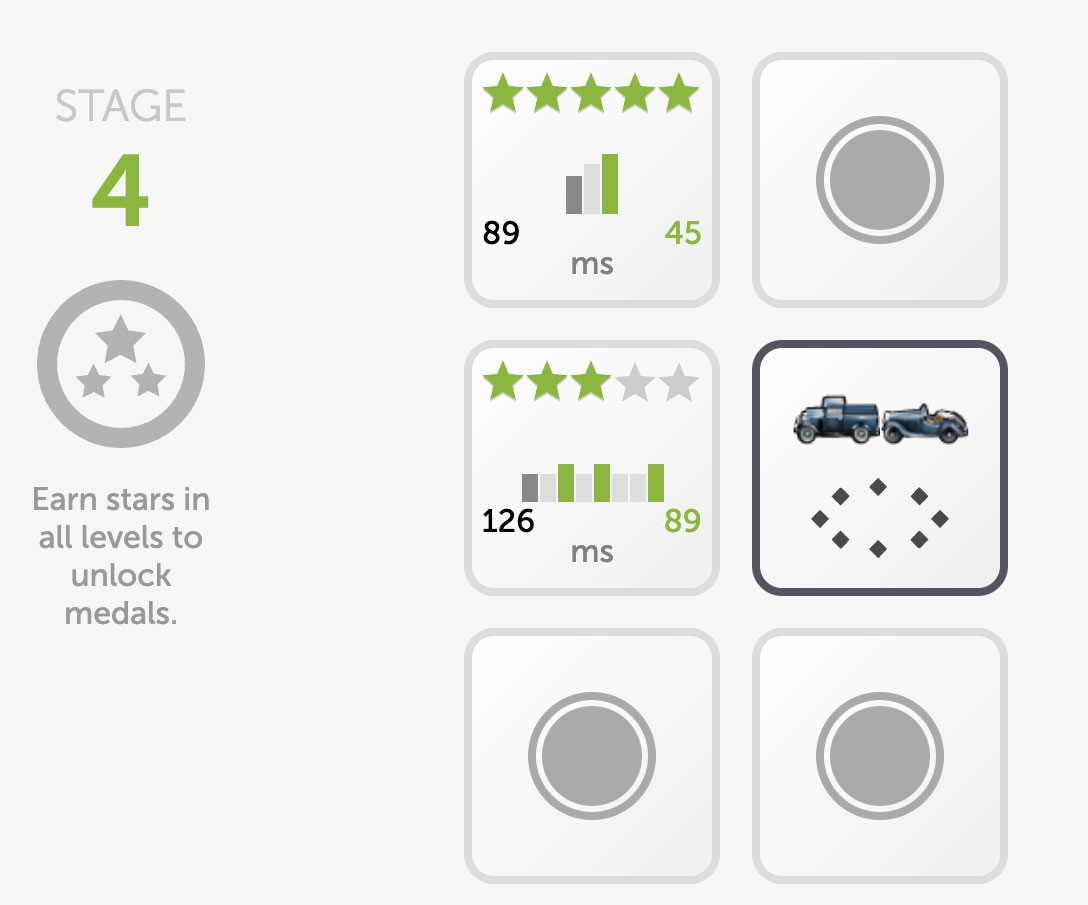Open the five-star level tile

(x=592, y=180)
